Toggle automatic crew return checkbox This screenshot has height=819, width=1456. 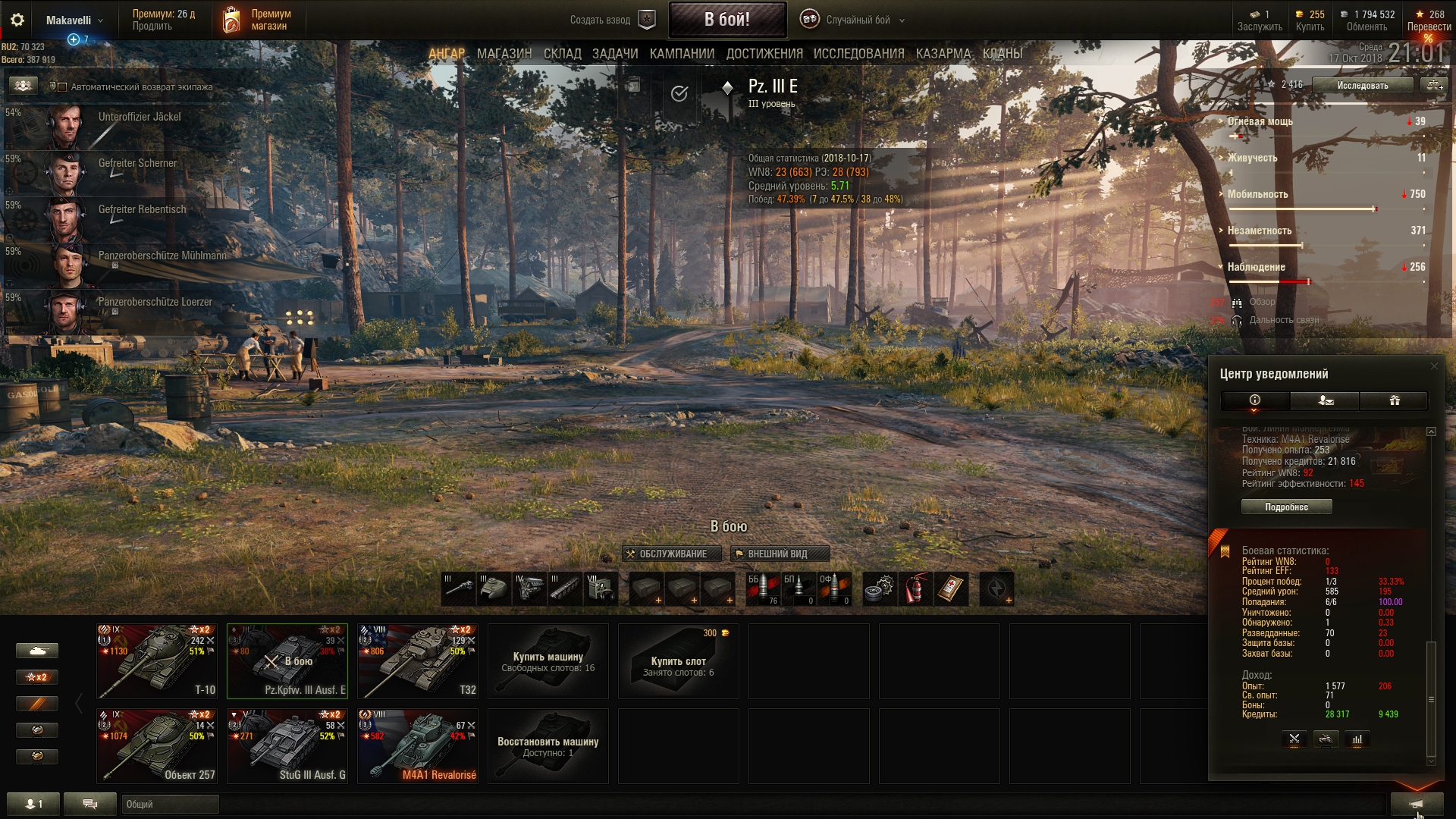click(x=63, y=87)
